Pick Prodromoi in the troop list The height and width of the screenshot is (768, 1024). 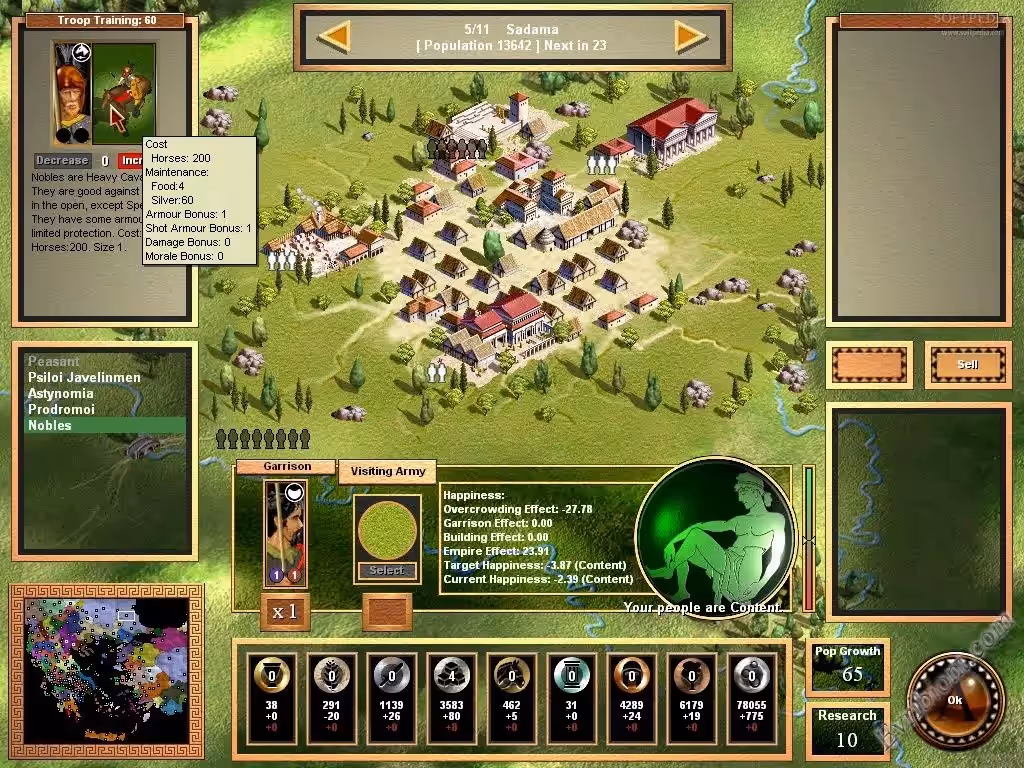61,410
